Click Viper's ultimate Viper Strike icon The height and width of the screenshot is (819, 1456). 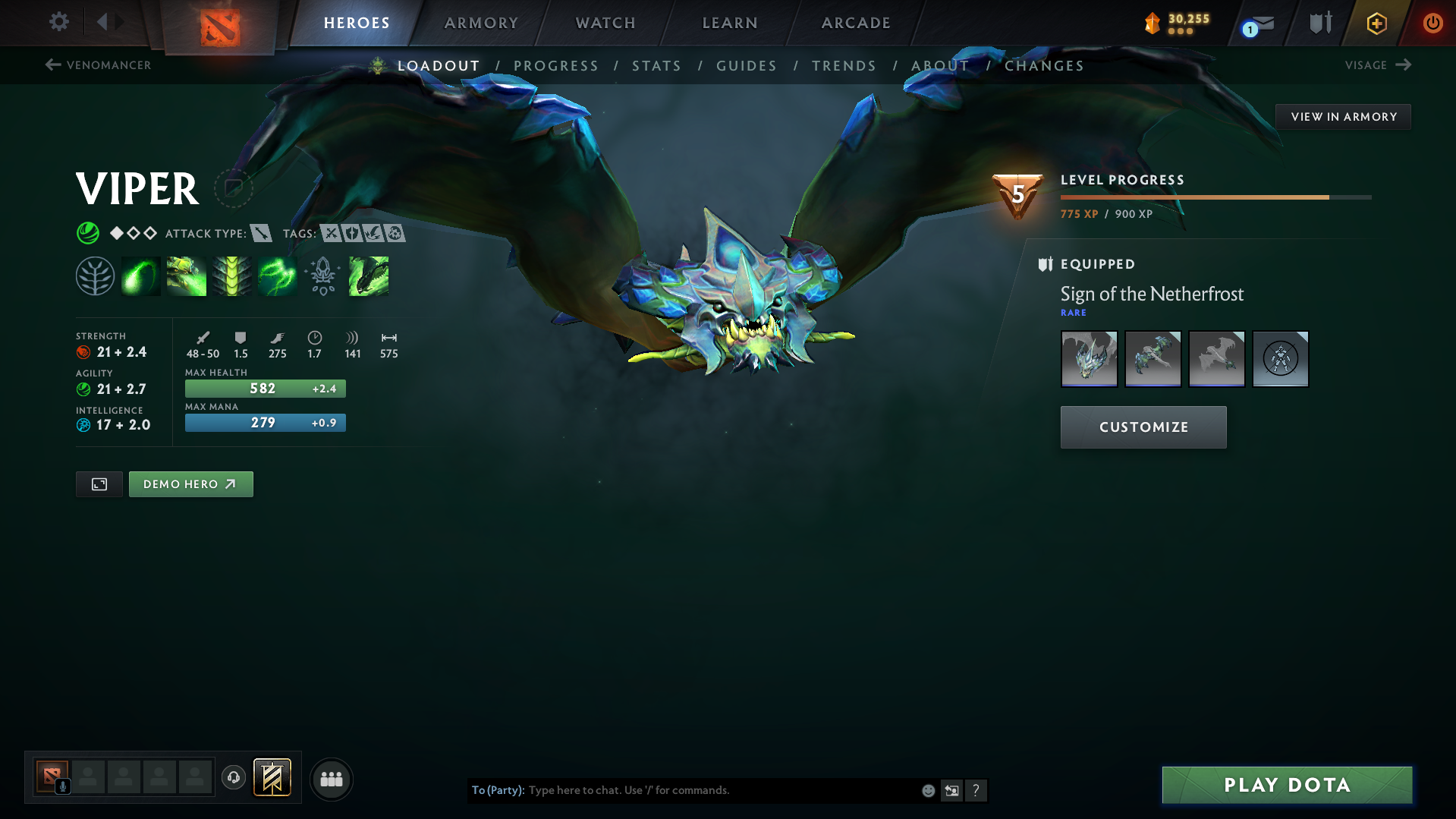(368, 276)
